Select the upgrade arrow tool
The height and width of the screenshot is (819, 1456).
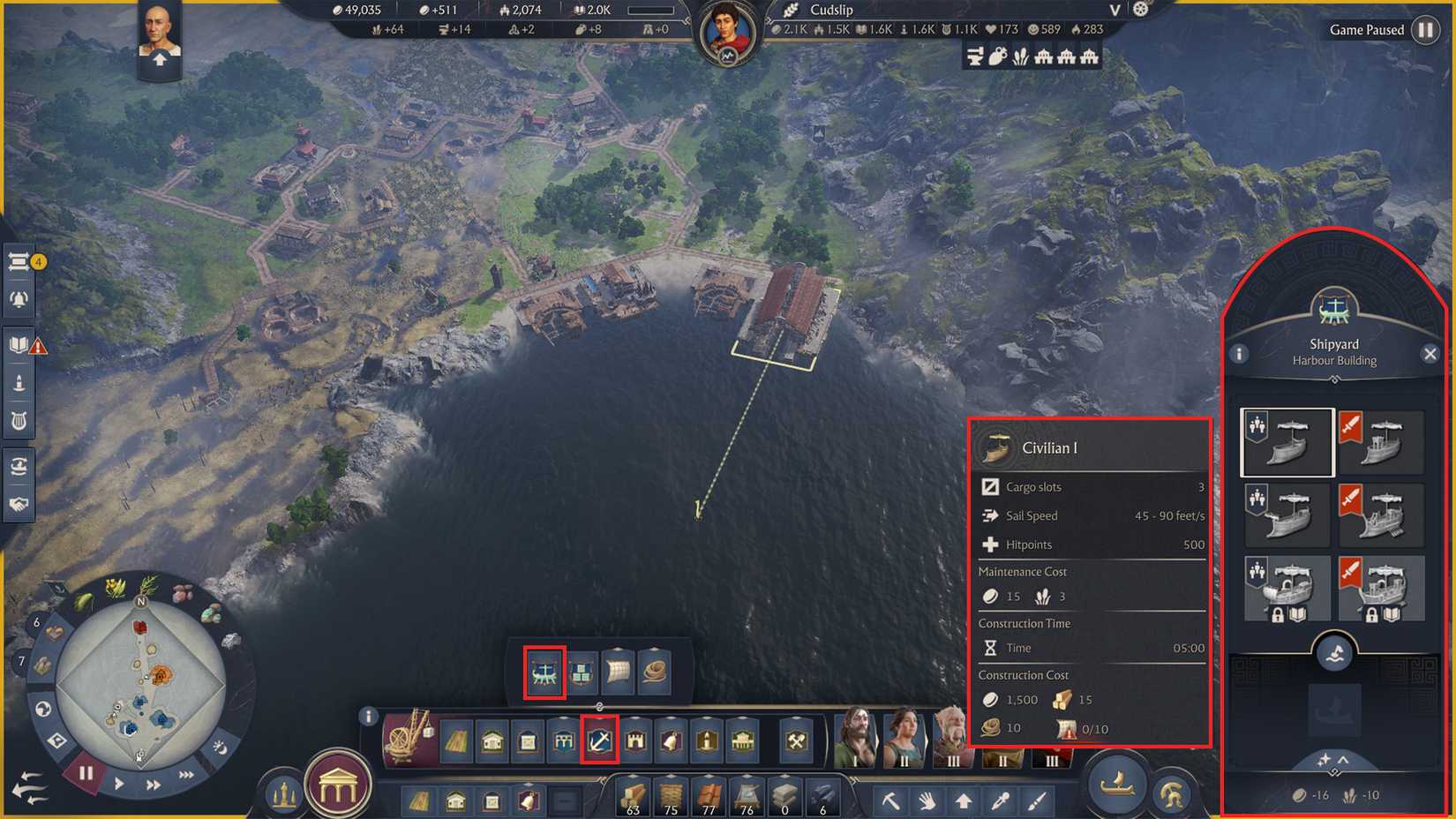[x=963, y=800]
